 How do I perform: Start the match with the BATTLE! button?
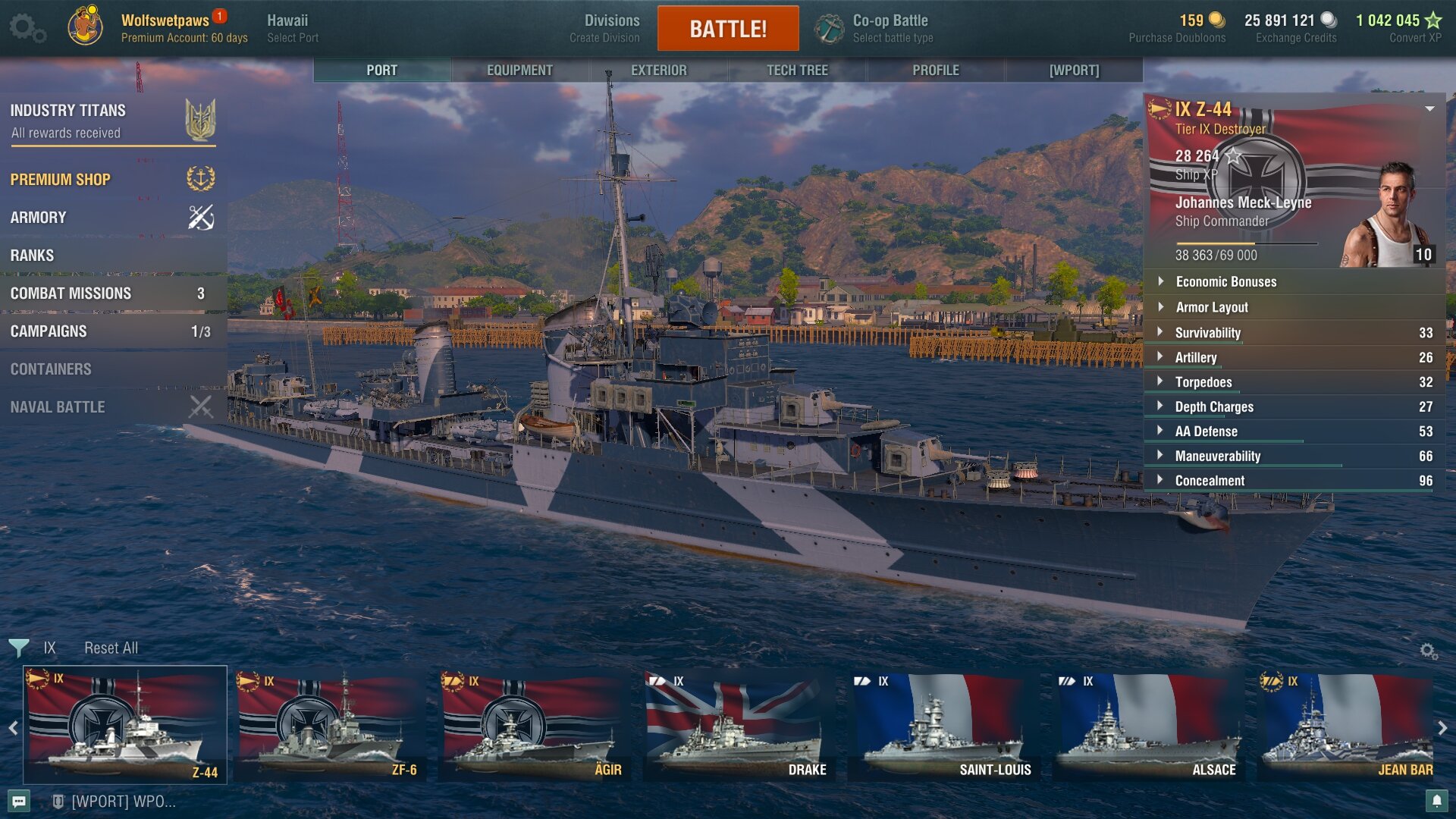728,29
